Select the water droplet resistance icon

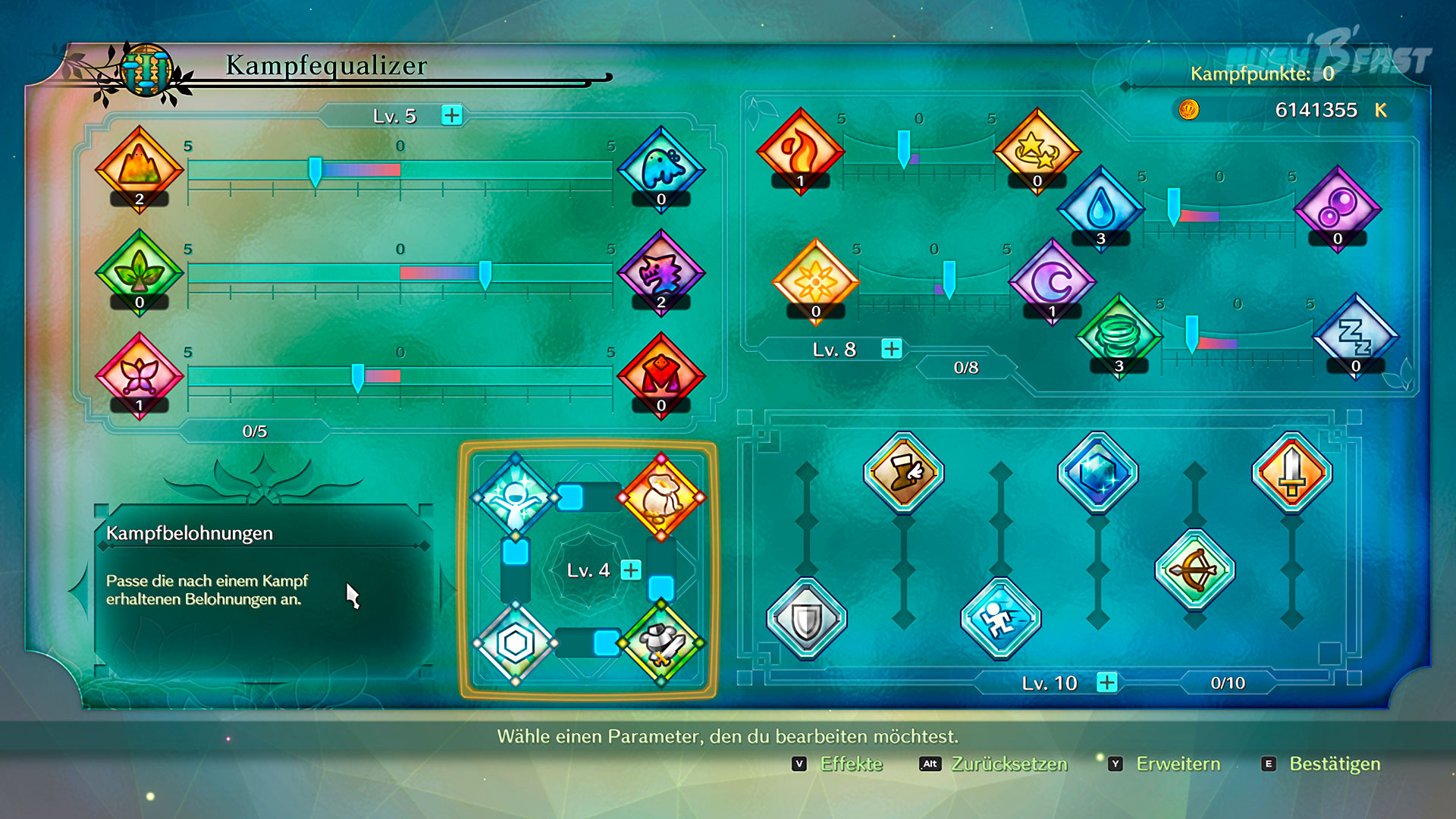1100,208
